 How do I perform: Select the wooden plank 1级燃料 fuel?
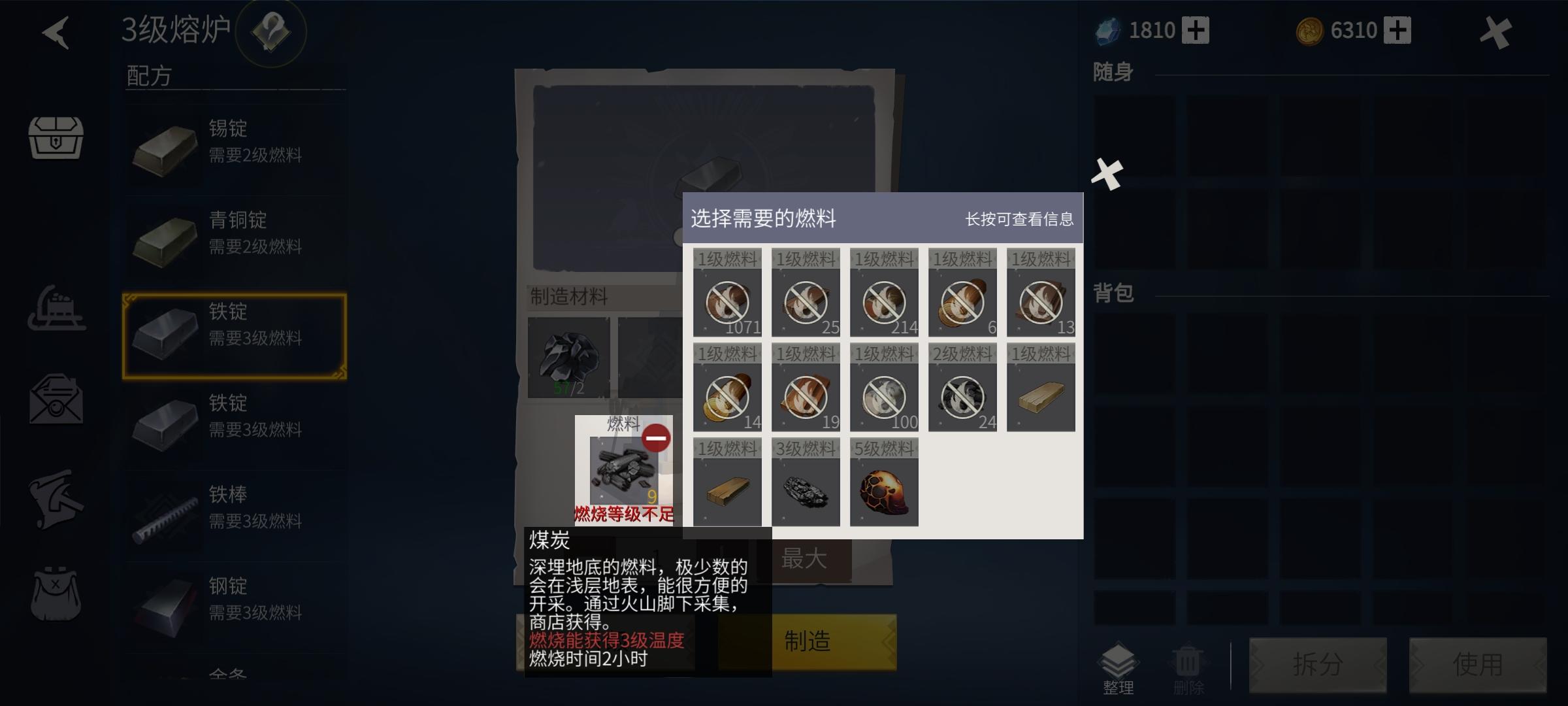727,489
